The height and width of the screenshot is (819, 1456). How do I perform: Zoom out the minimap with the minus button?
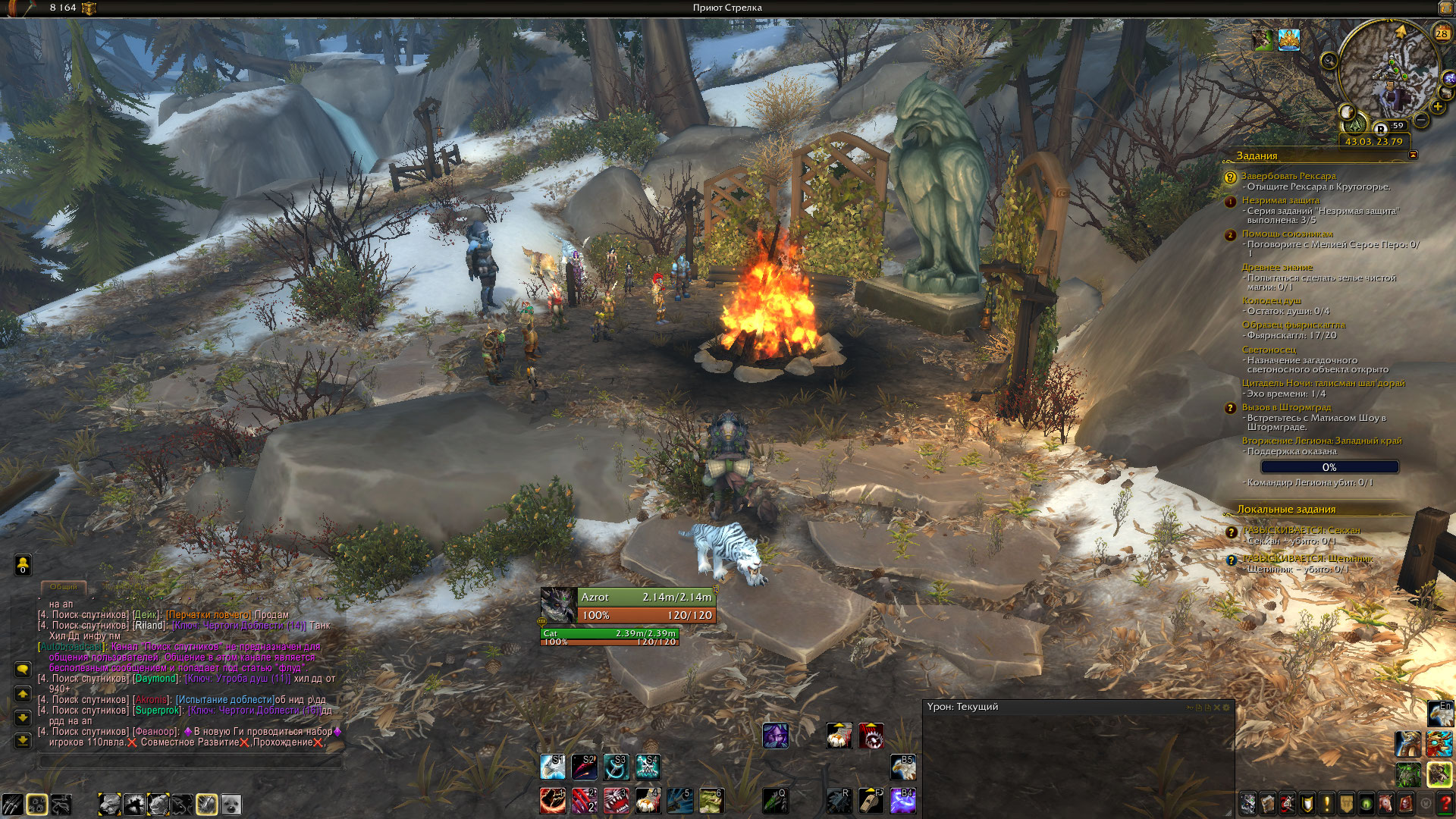tap(1421, 121)
